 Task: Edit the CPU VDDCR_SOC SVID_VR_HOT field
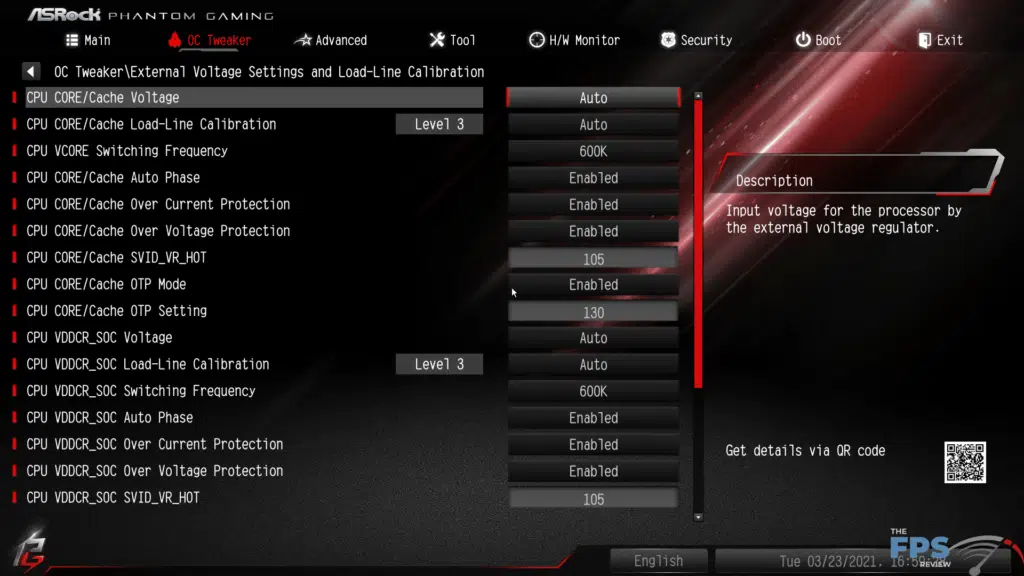593,499
